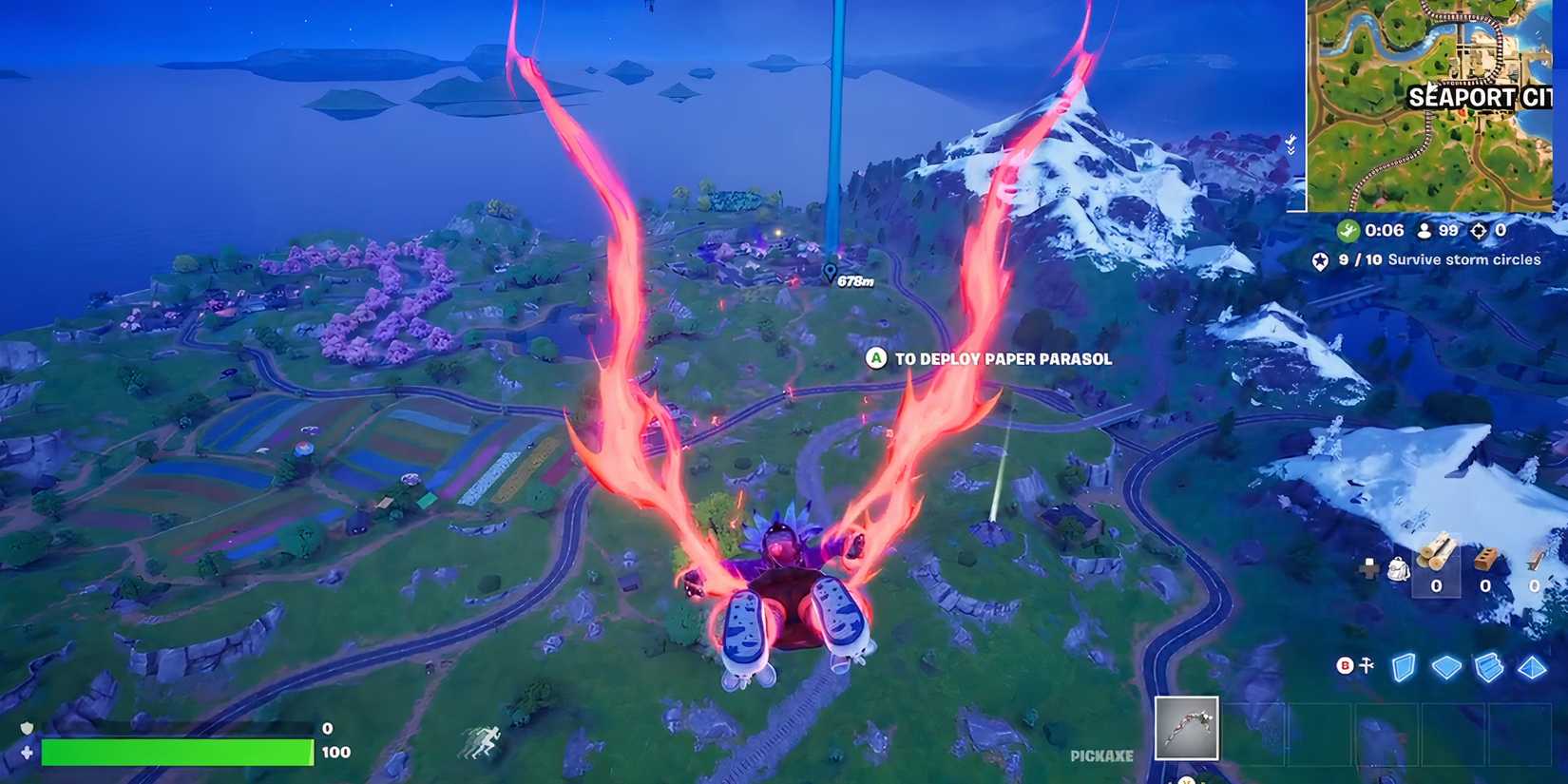Click the player count icon showing 99

(1425, 231)
